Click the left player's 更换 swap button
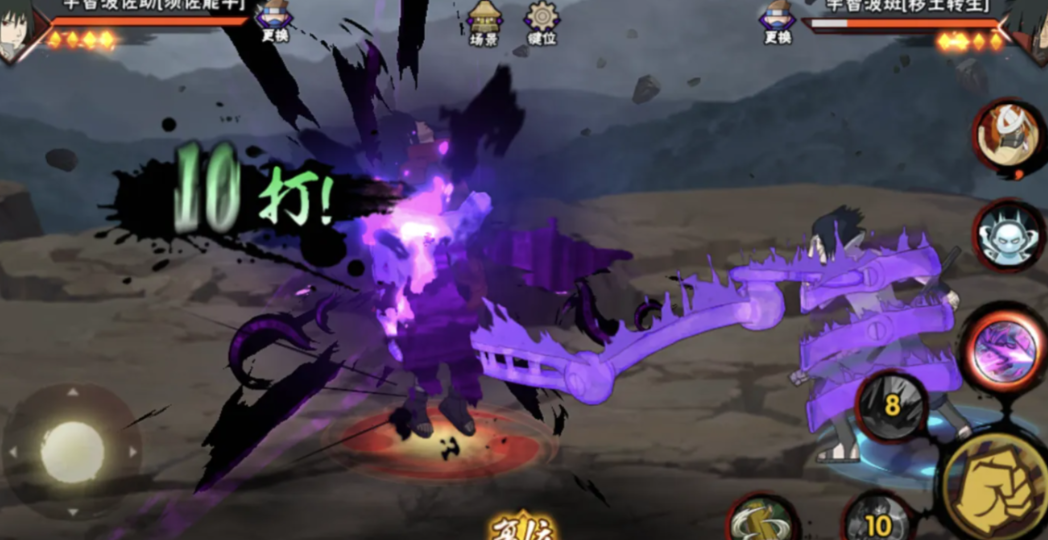The height and width of the screenshot is (540, 1048). coord(273,22)
